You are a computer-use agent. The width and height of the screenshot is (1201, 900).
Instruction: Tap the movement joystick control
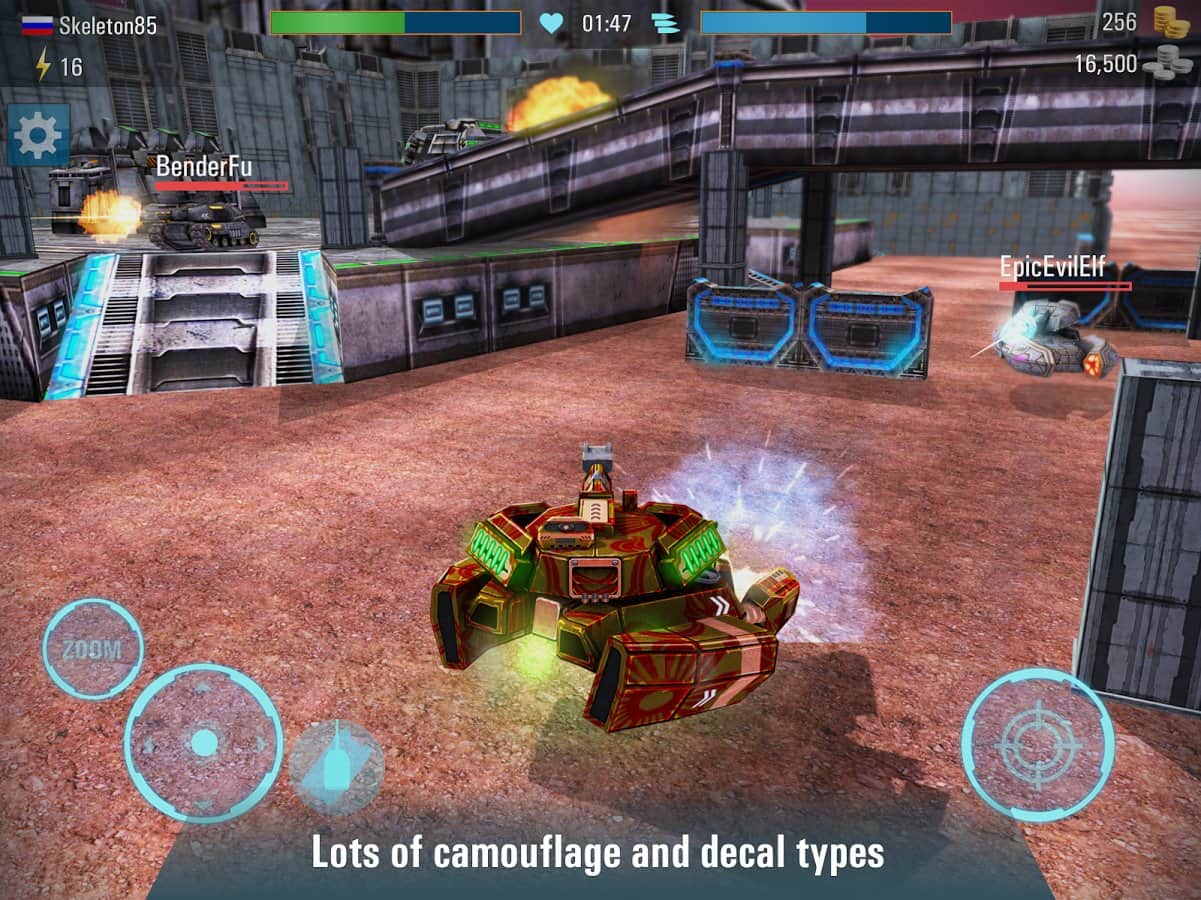pos(204,743)
